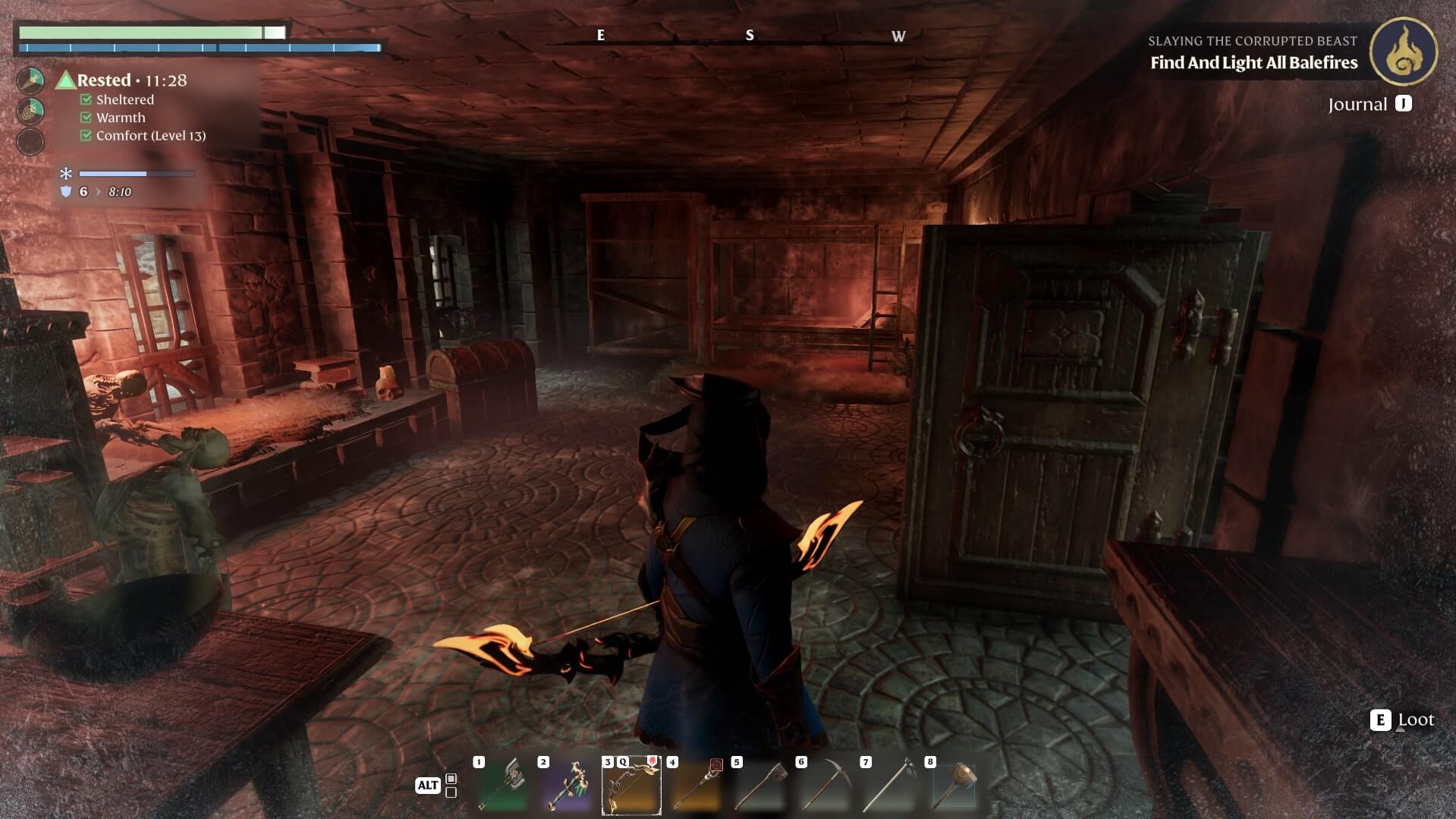Switch to the staff in slot 4
The width and height of the screenshot is (1456, 819).
[696, 786]
